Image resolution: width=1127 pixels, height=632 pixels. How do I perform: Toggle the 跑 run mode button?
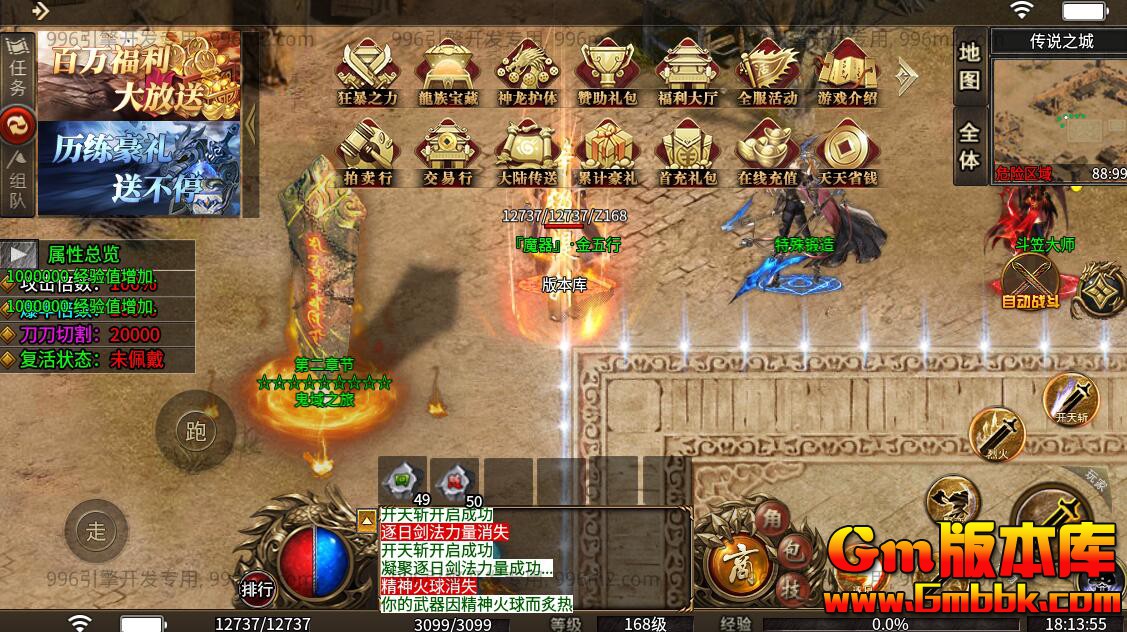(x=196, y=431)
